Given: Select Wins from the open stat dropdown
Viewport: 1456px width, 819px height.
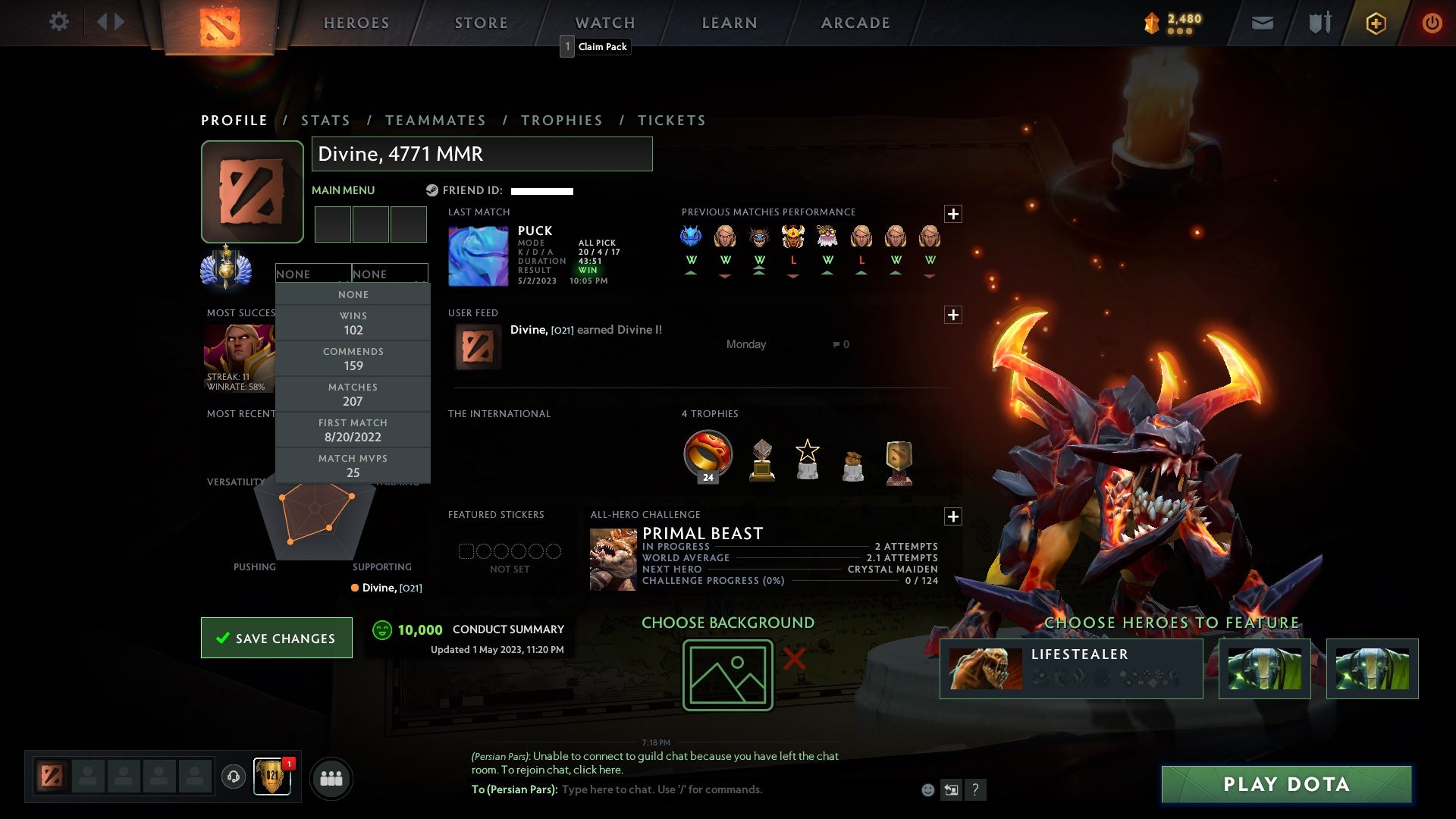Looking at the screenshot, I should [x=353, y=322].
